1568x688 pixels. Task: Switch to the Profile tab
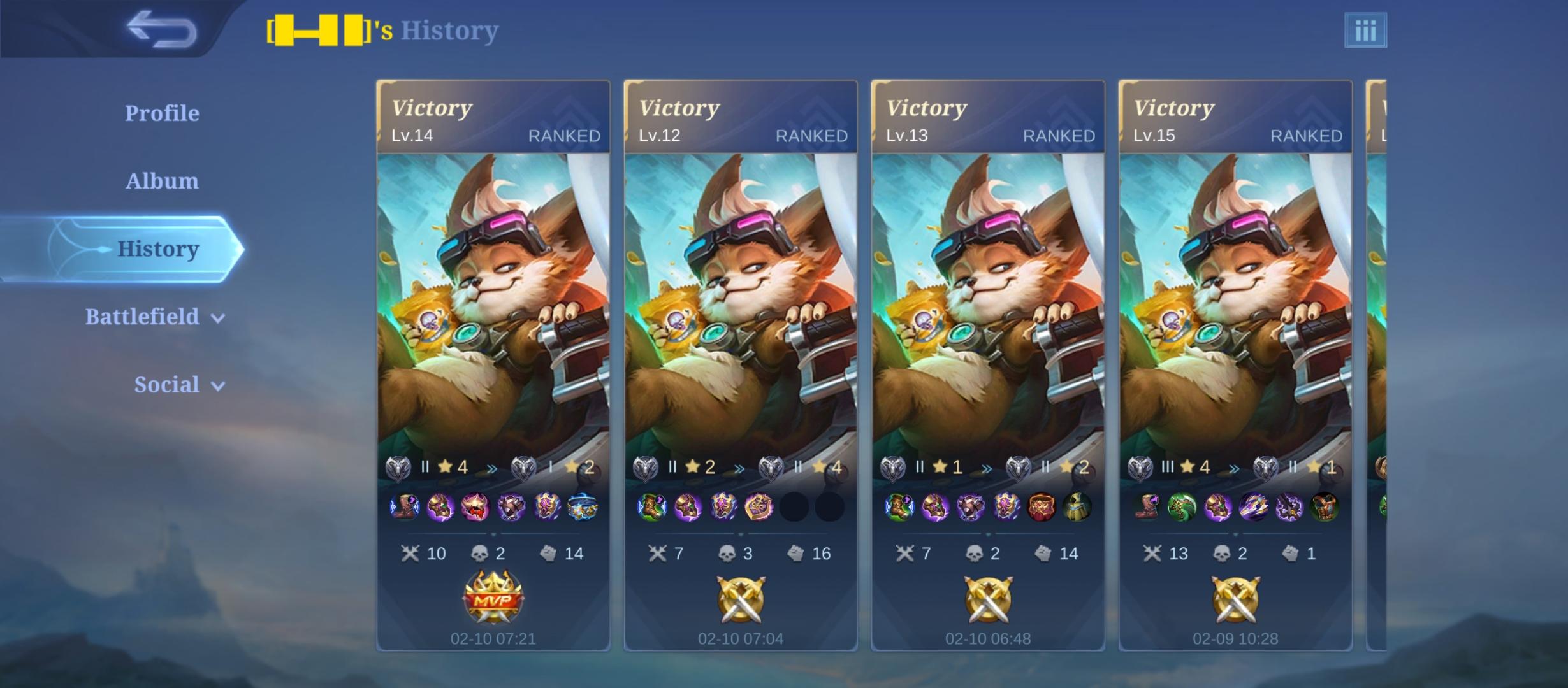[x=161, y=112]
